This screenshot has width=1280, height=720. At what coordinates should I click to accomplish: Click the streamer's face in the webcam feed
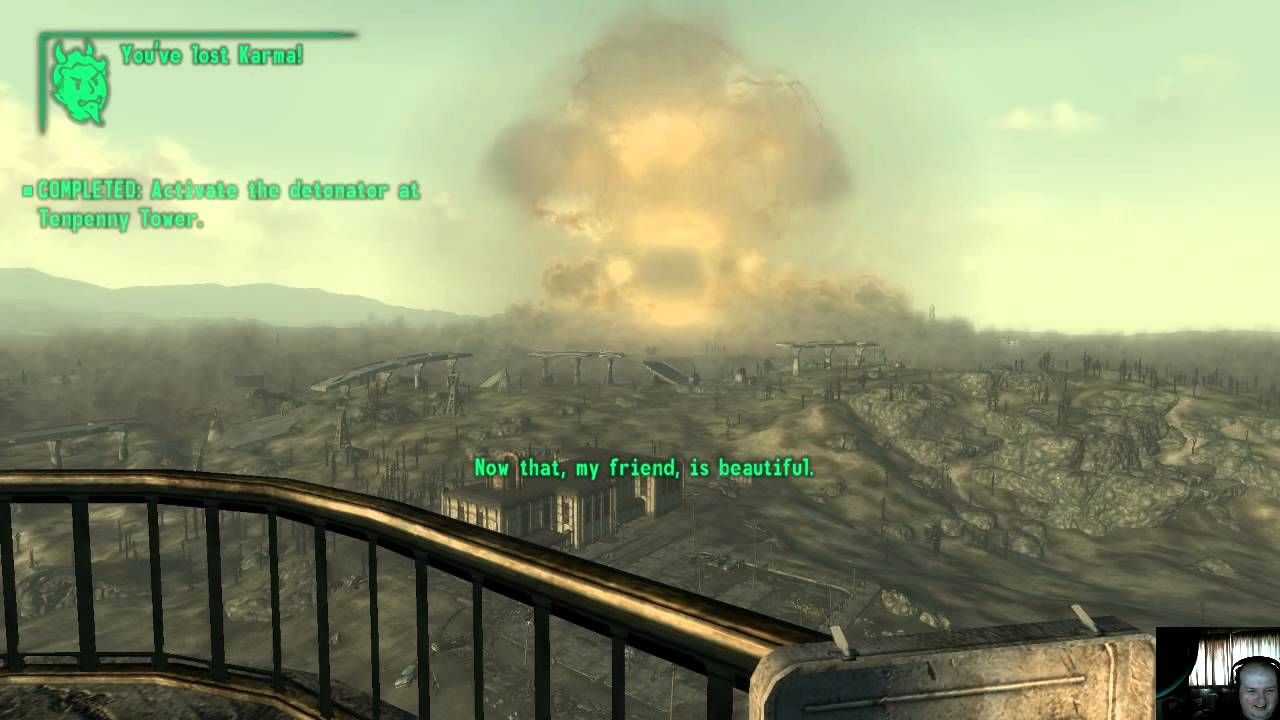[x=1255, y=690]
